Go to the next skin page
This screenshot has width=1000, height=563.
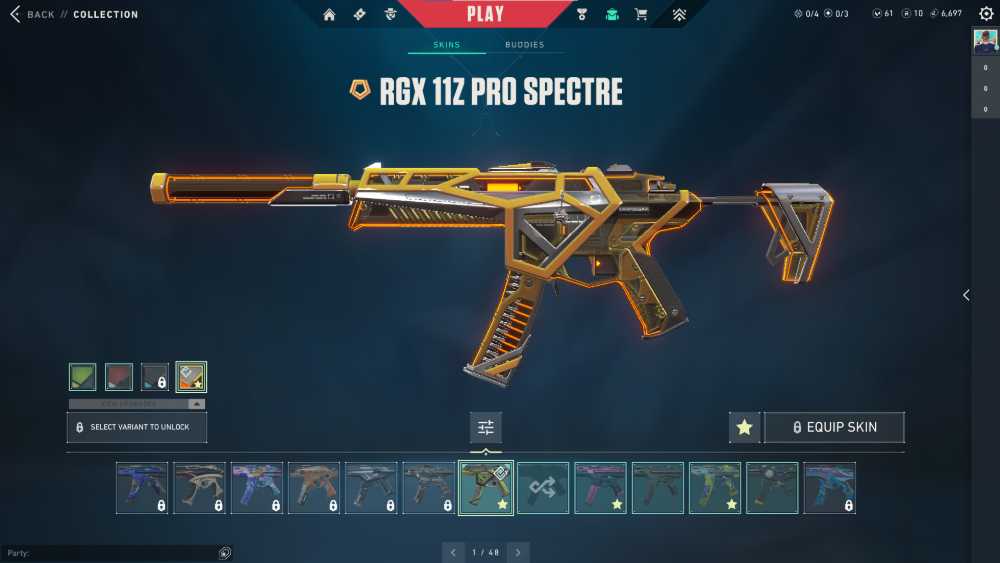point(518,552)
